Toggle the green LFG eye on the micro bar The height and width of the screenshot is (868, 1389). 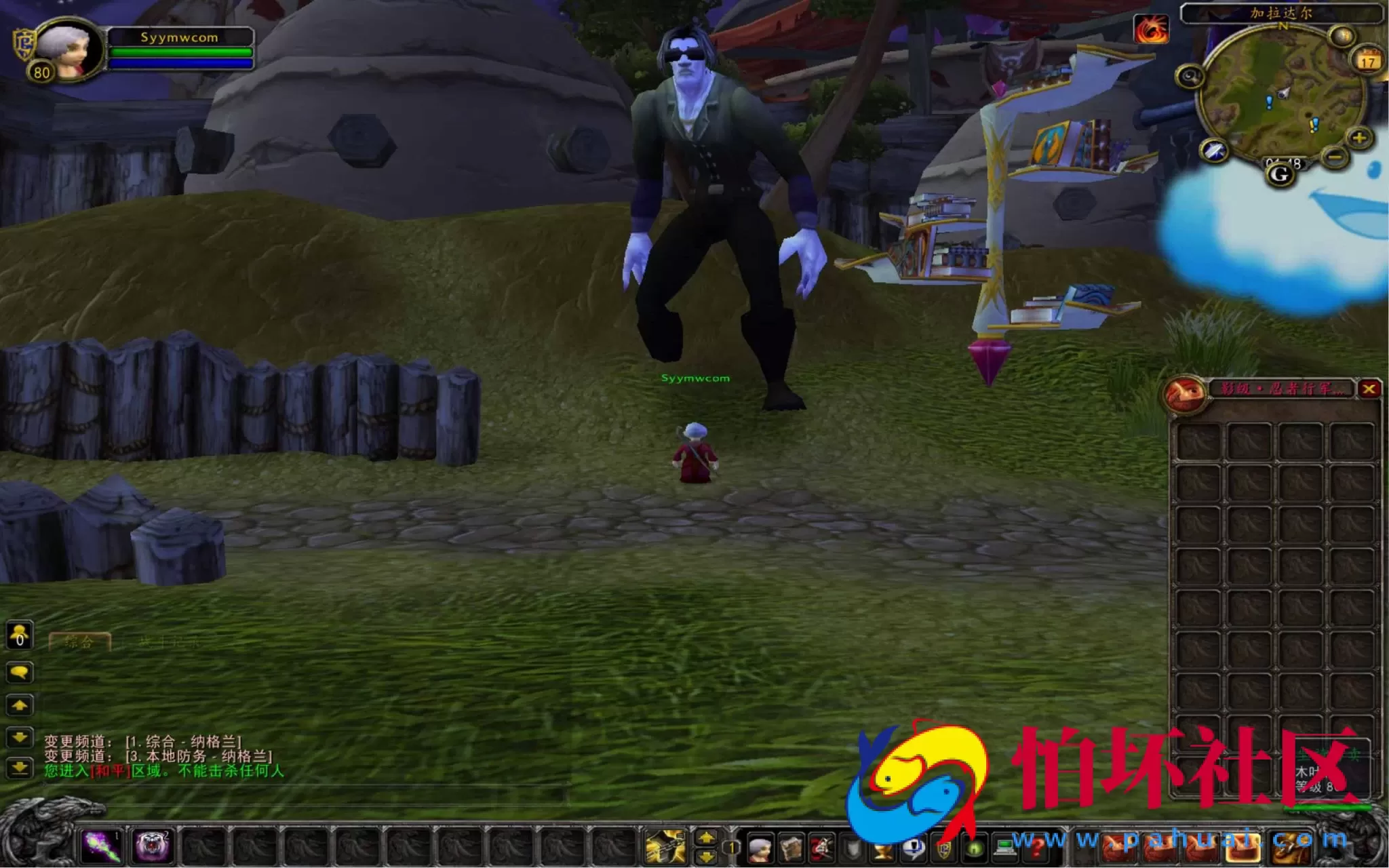tap(975, 848)
